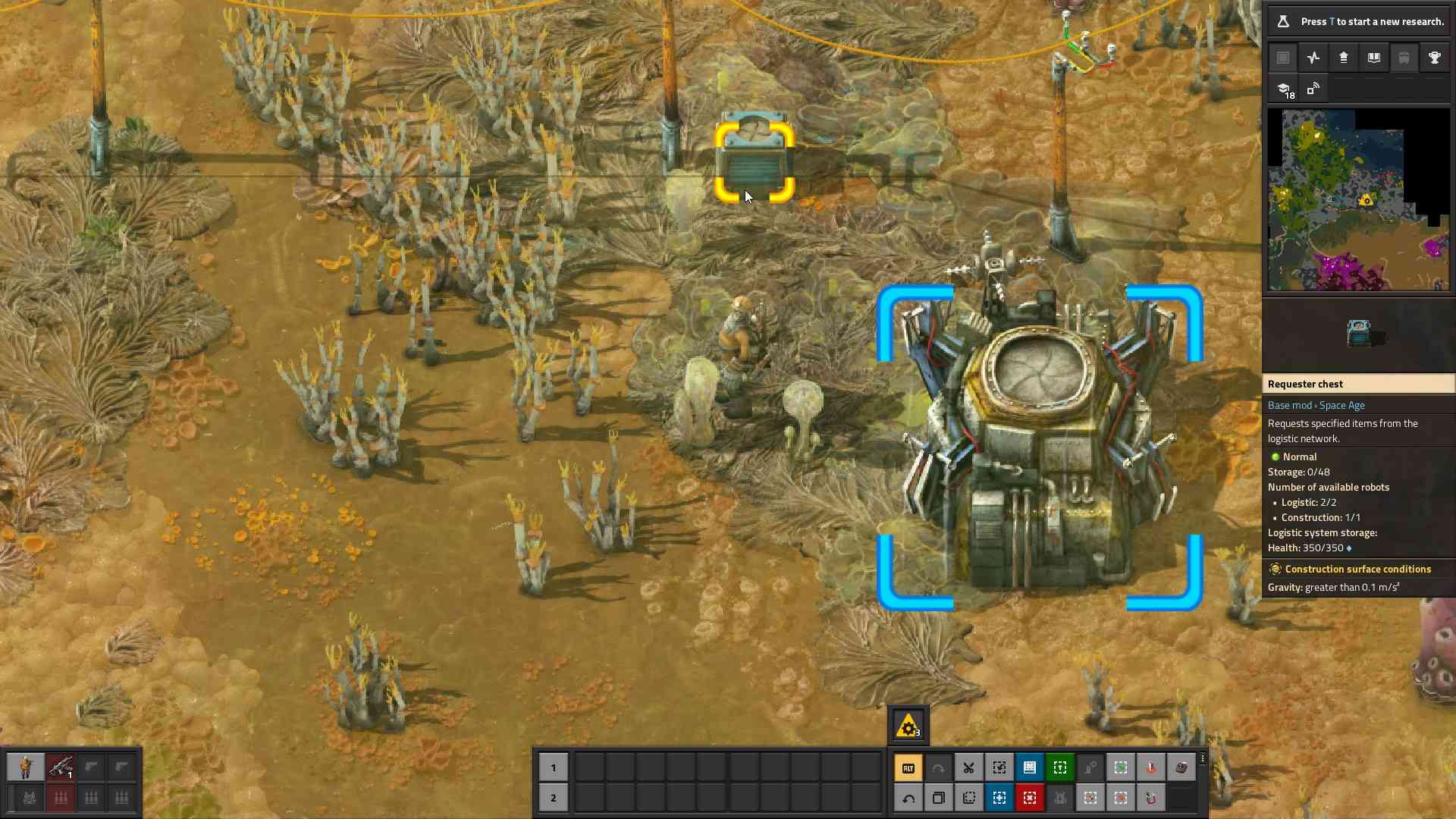Toggle remote view mode

(1313, 89)
